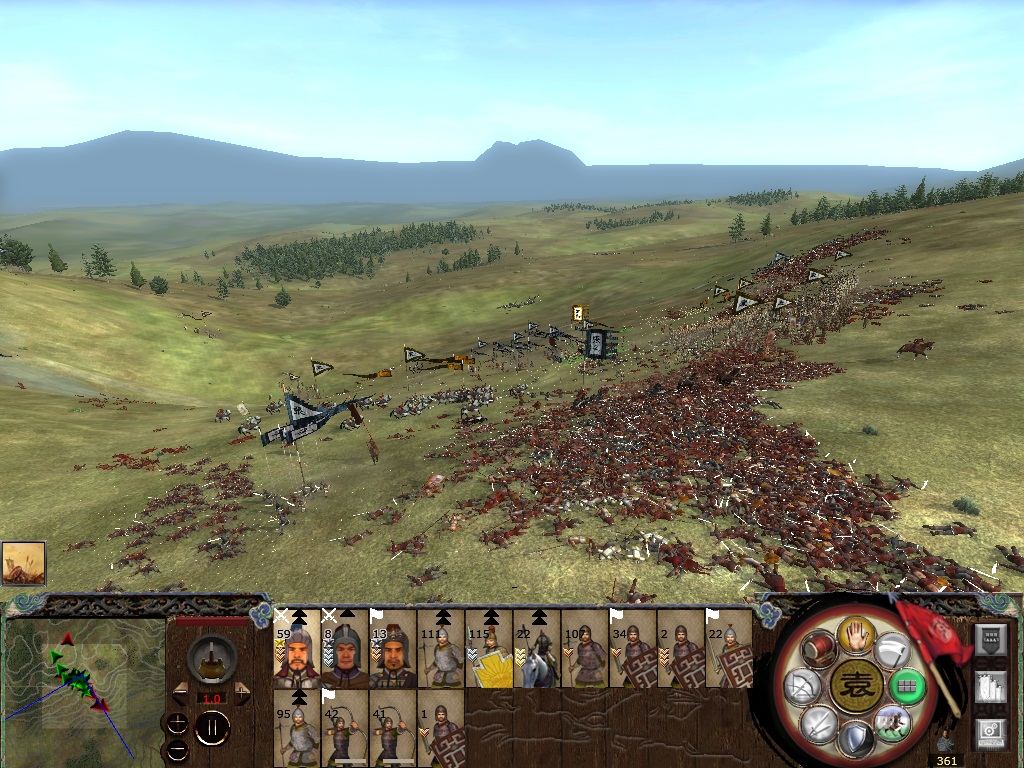Select the unit card with 107 men
The image size is (1024, 768).
[x=585, y=650]
